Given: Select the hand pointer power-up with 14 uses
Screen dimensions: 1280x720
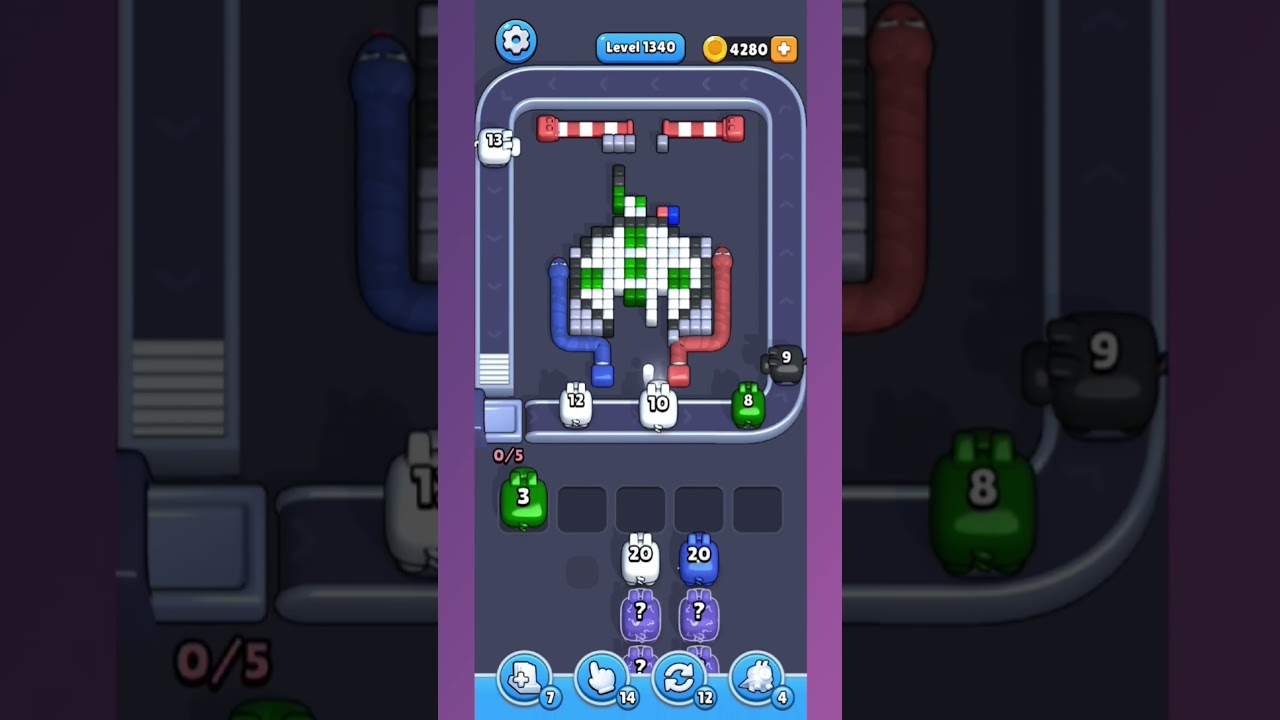Looking at the screenshot, I should 601,676.
